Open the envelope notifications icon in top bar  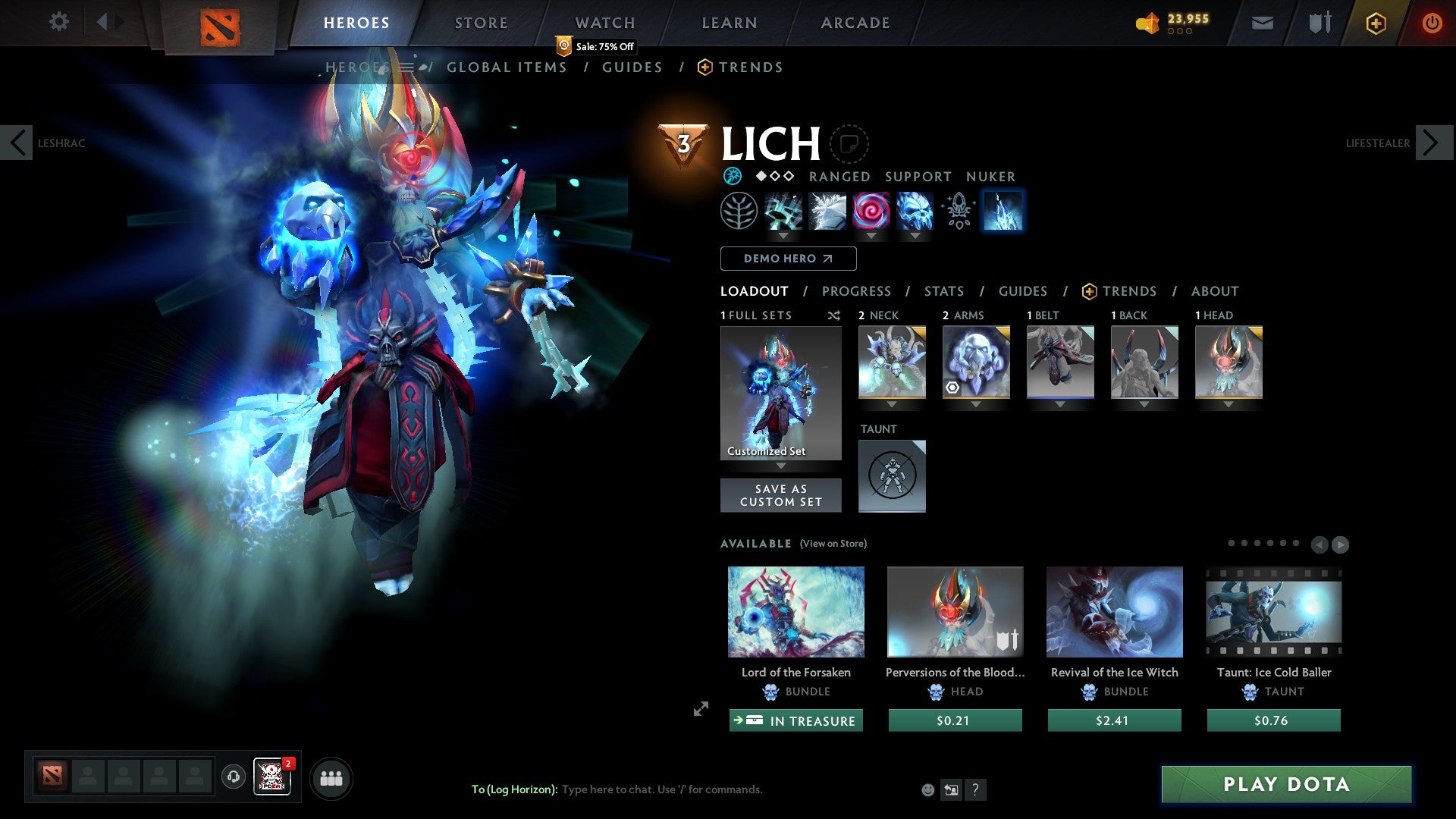[x=1261, y=22]
